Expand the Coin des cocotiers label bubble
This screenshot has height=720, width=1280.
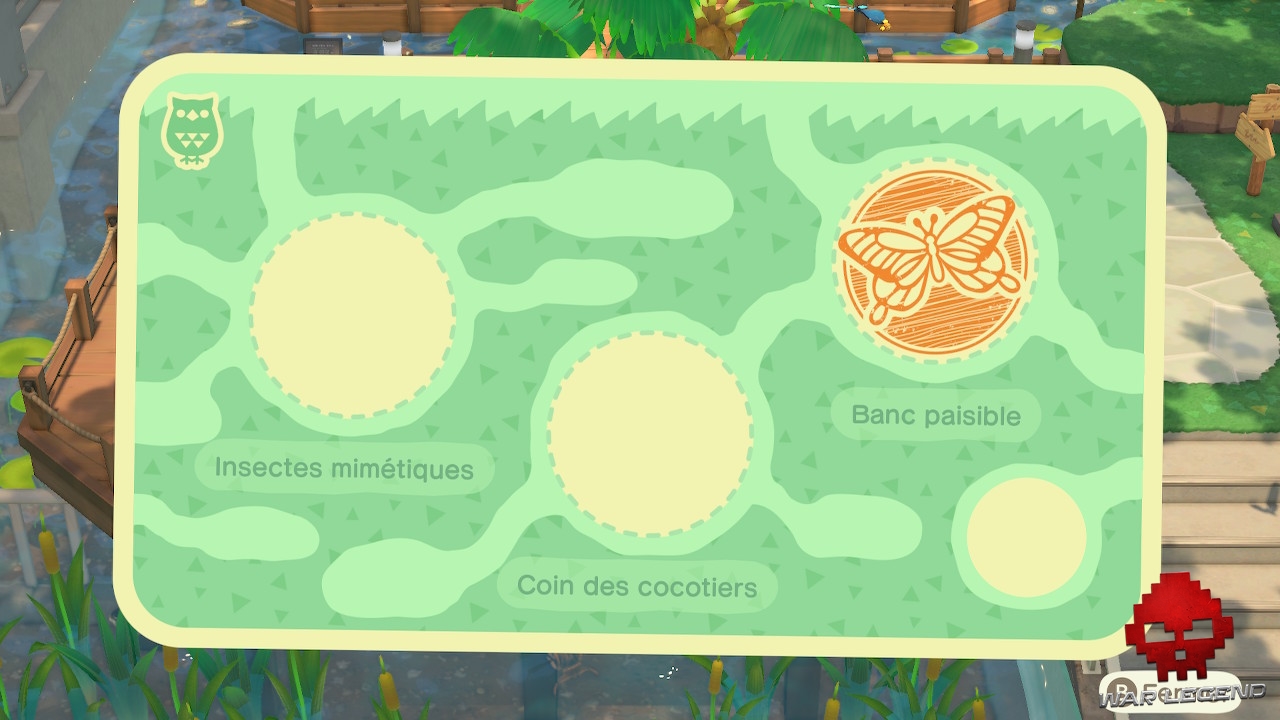pos(636,586)
